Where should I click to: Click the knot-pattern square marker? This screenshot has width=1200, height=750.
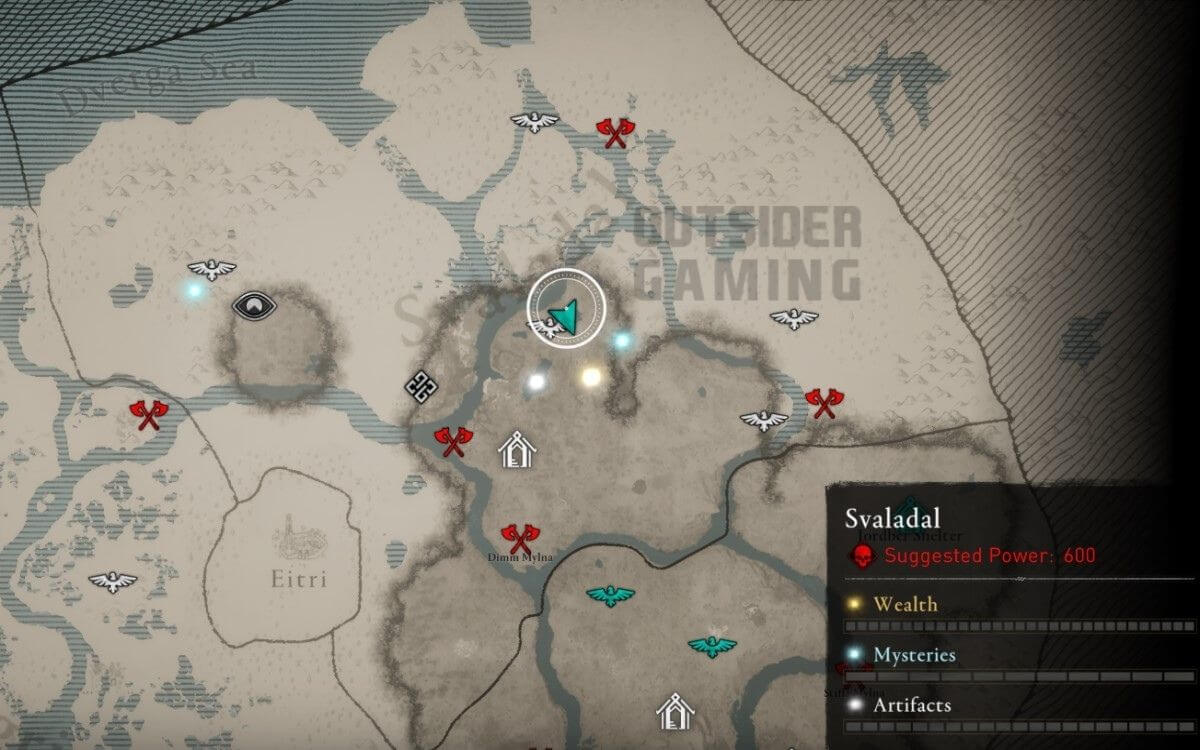pos(418,385)
